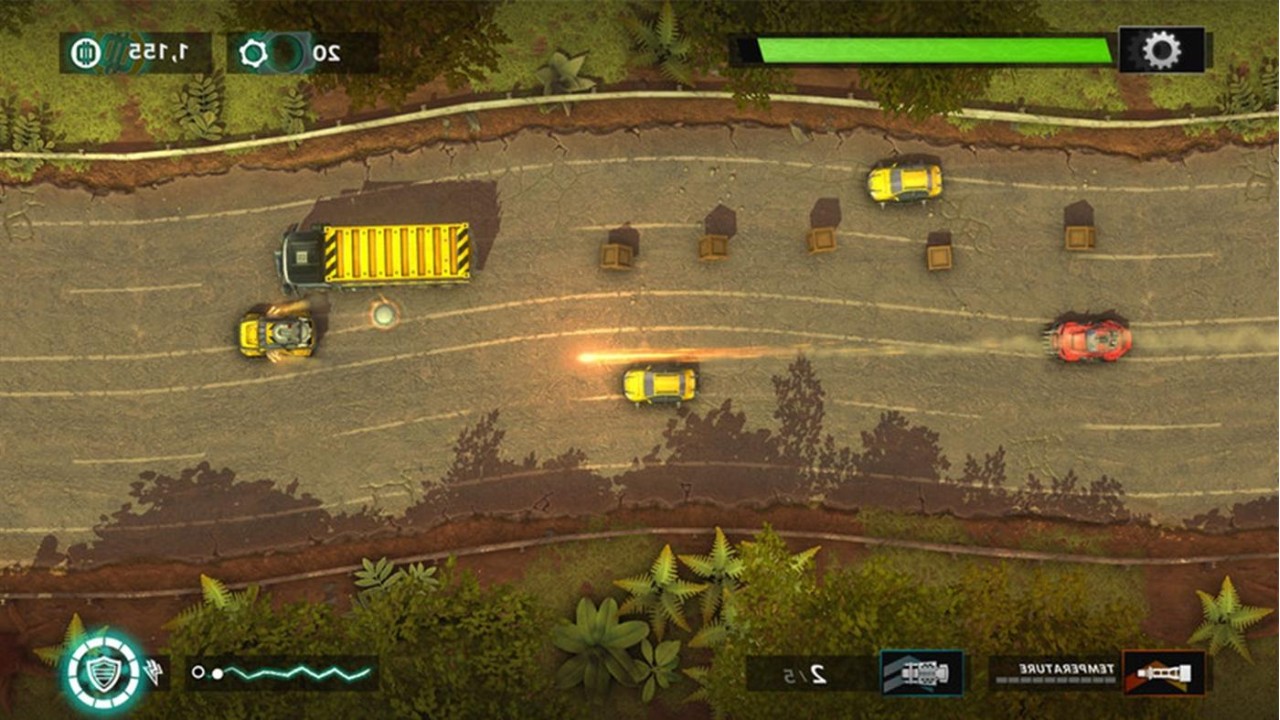This screenshot has height=720, width=1280.
Task: Activate the glowing shield ability
Action: (102, 672)
